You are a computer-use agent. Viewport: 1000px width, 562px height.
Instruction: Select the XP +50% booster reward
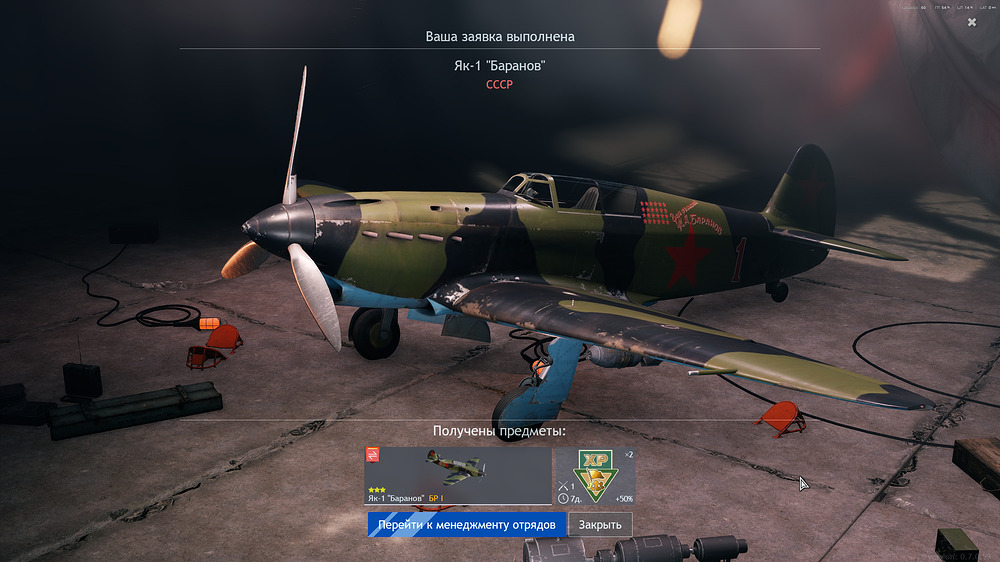(595, 475)
